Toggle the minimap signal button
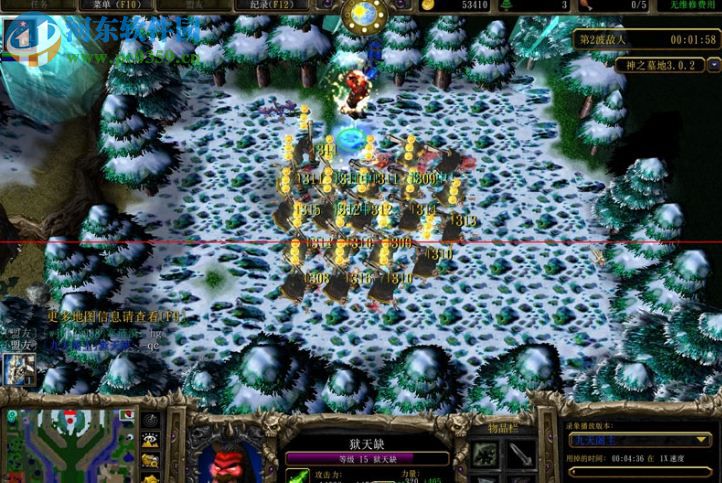 point(149,419)
